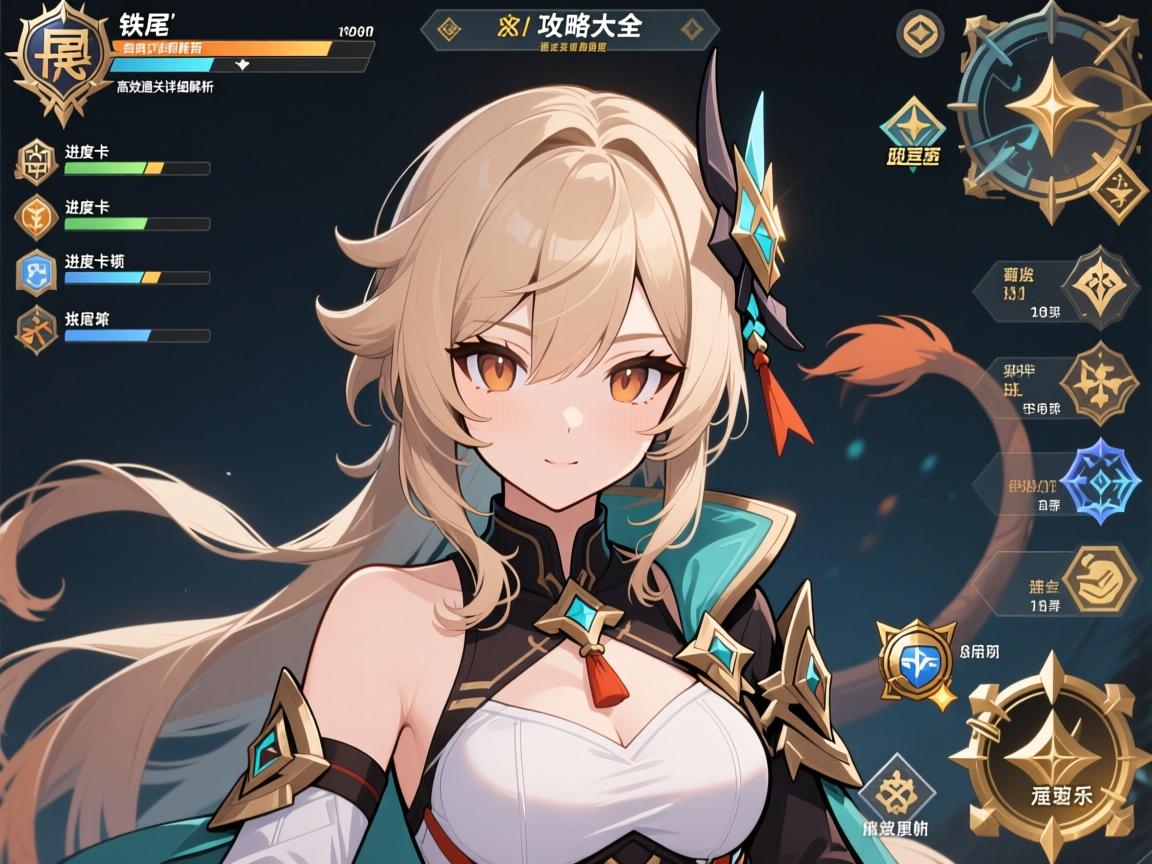Open the 攻略大全 guide banner
Image resolution: width=1152 pixels, height=864 pixels.
[x=570, y=29]
